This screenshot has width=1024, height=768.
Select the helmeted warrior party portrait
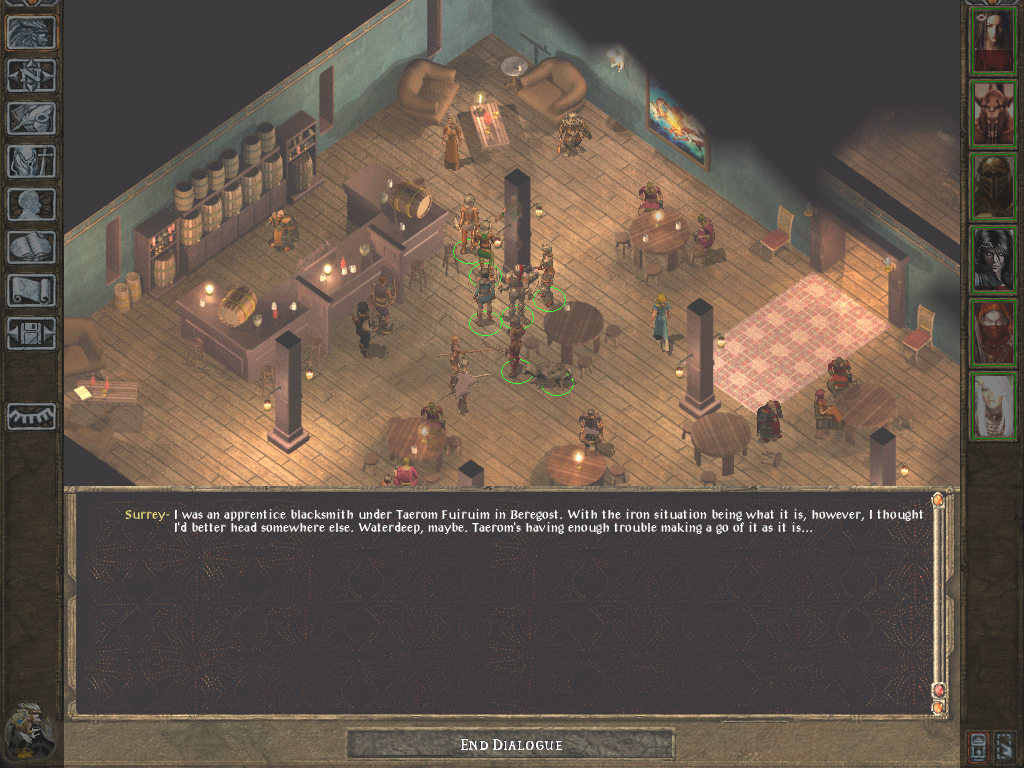tap(993, 187)
